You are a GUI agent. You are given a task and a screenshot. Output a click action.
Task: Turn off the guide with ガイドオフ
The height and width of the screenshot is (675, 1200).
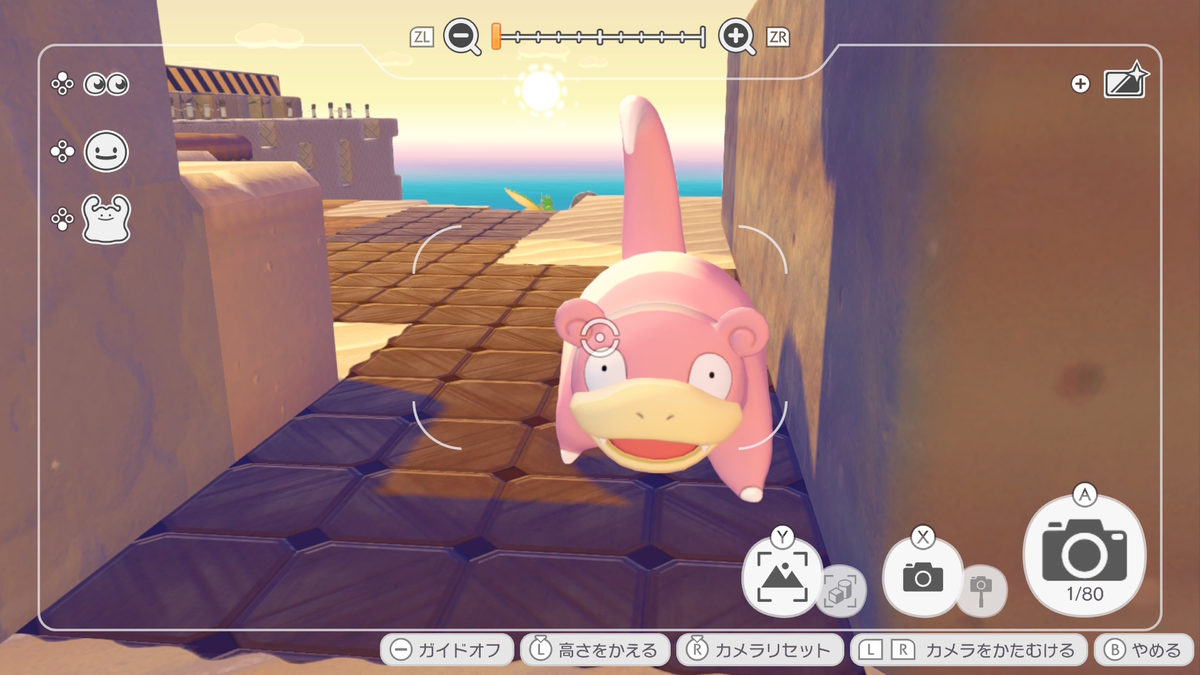tap(447, 650)
